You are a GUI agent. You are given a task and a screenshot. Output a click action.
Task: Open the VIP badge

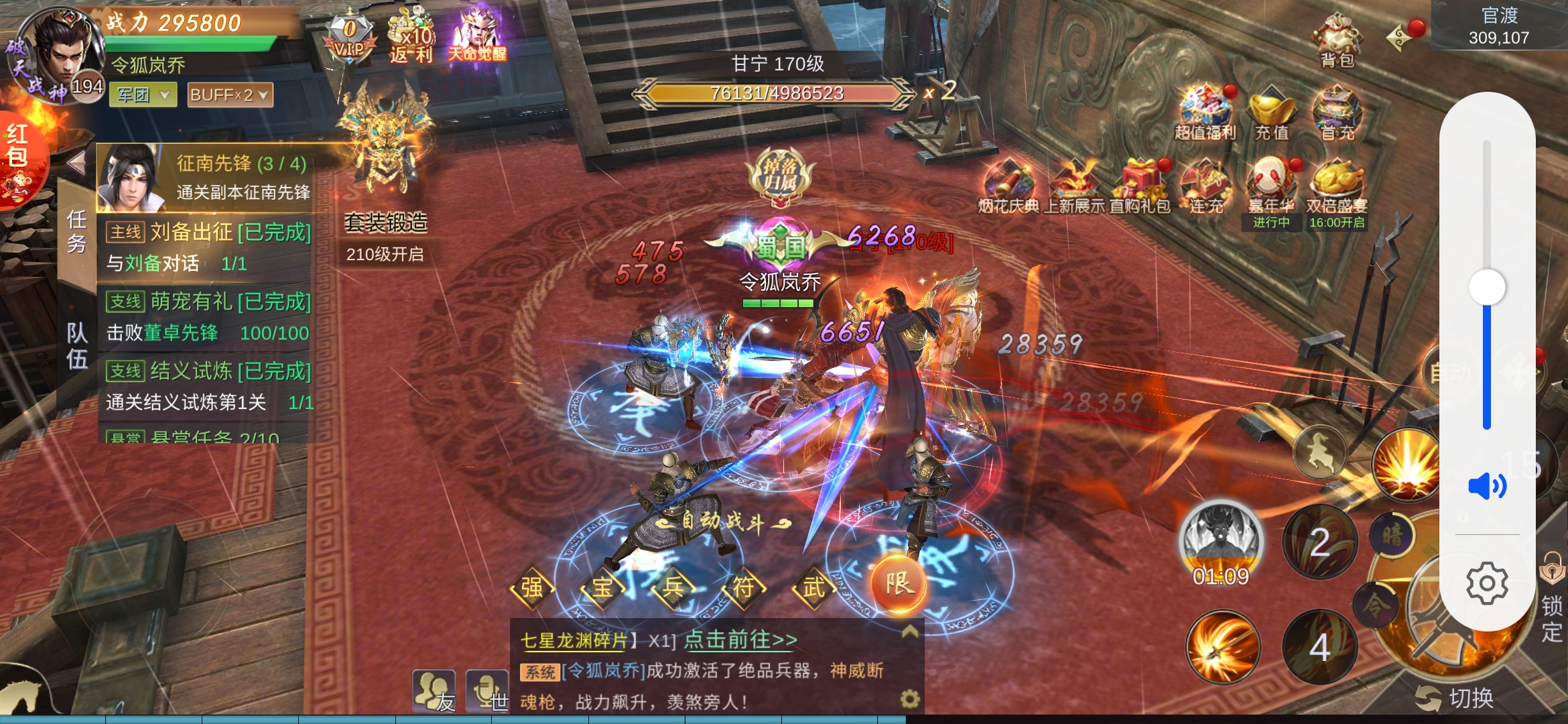[x=349, y=37]
